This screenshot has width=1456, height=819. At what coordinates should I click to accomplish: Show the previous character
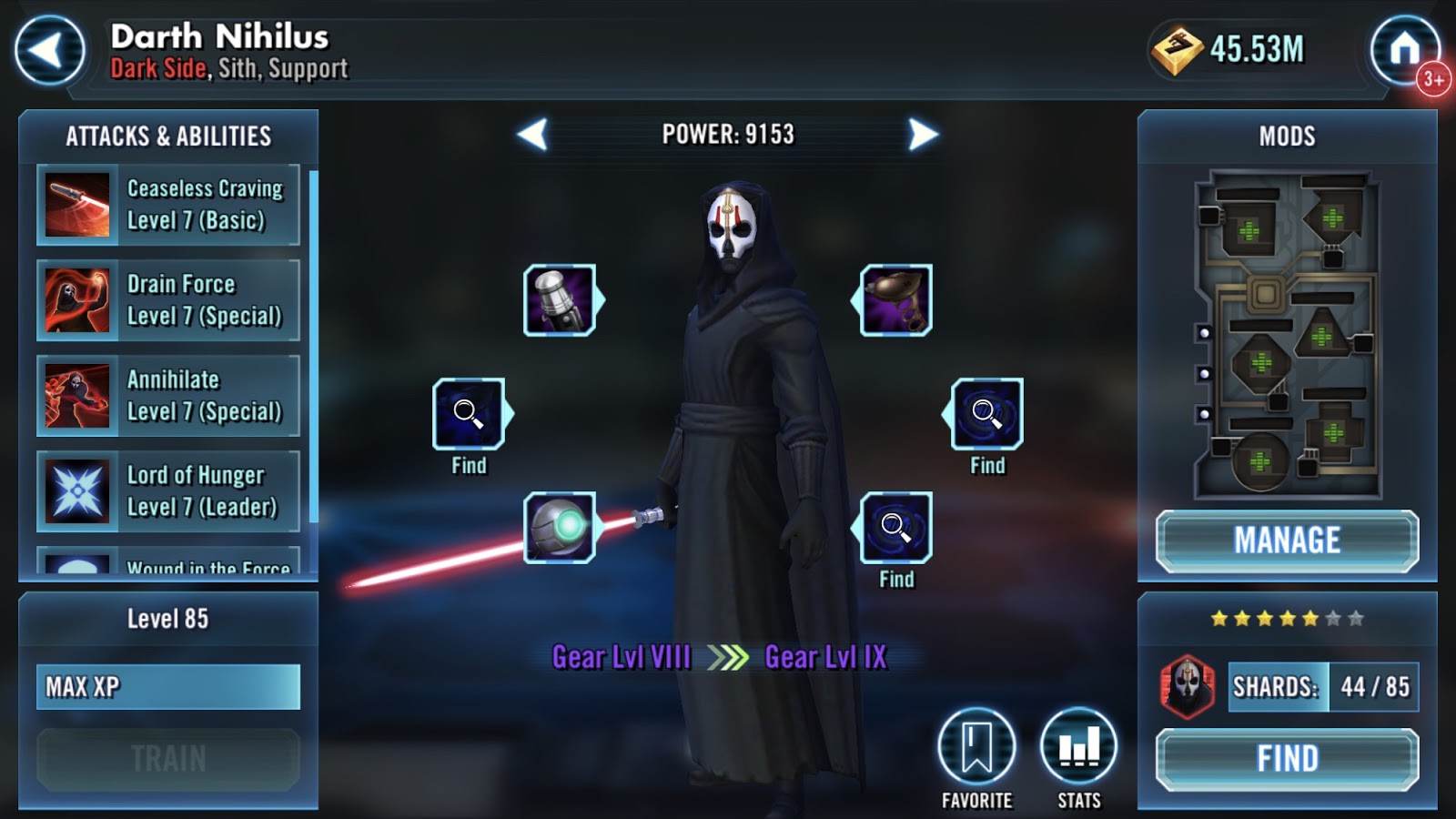pyautogui.click(x=533, y=135)
